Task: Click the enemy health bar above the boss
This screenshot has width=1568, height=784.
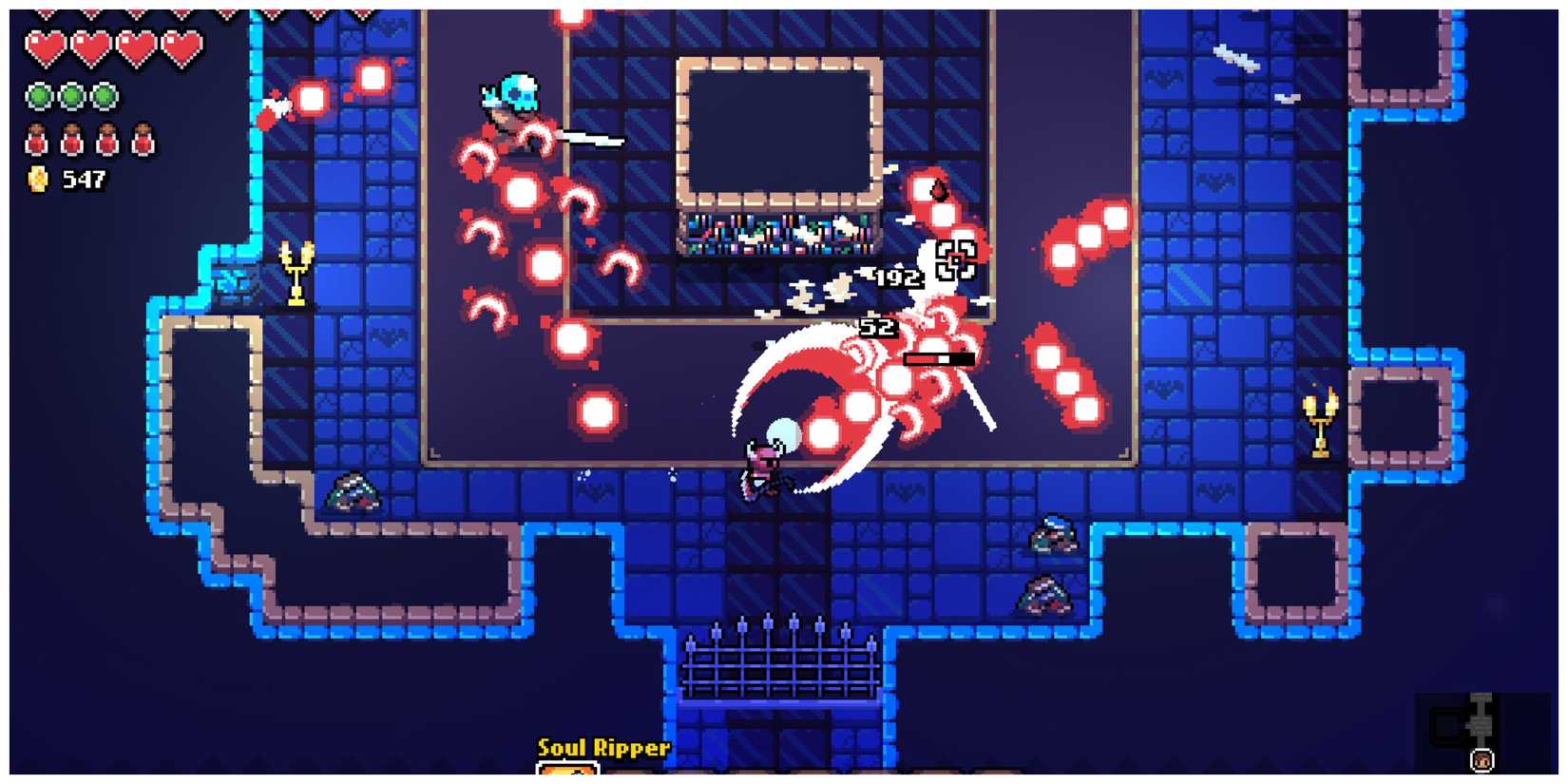Action: pos(939,356)
